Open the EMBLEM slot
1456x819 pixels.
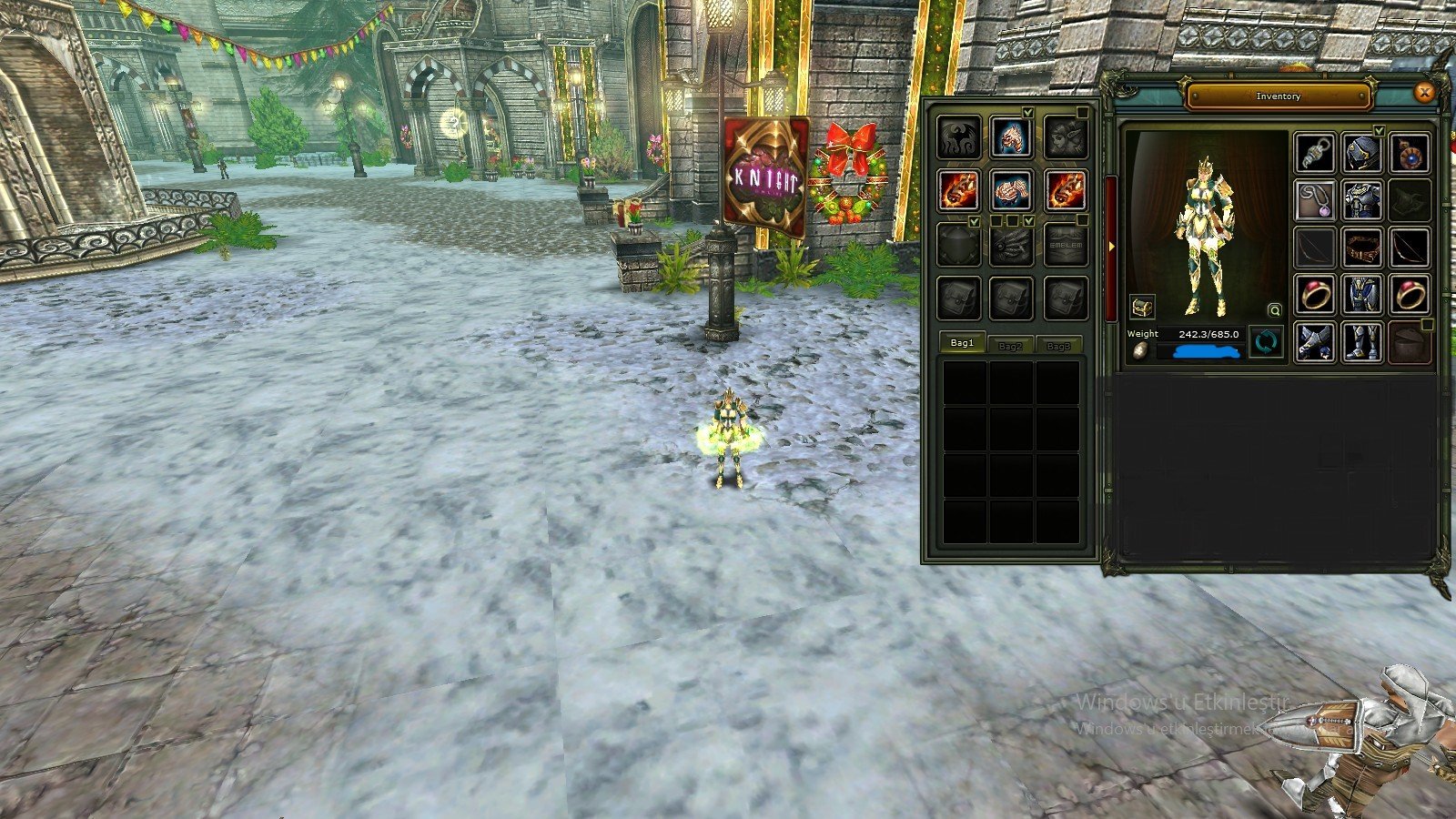1064,245
